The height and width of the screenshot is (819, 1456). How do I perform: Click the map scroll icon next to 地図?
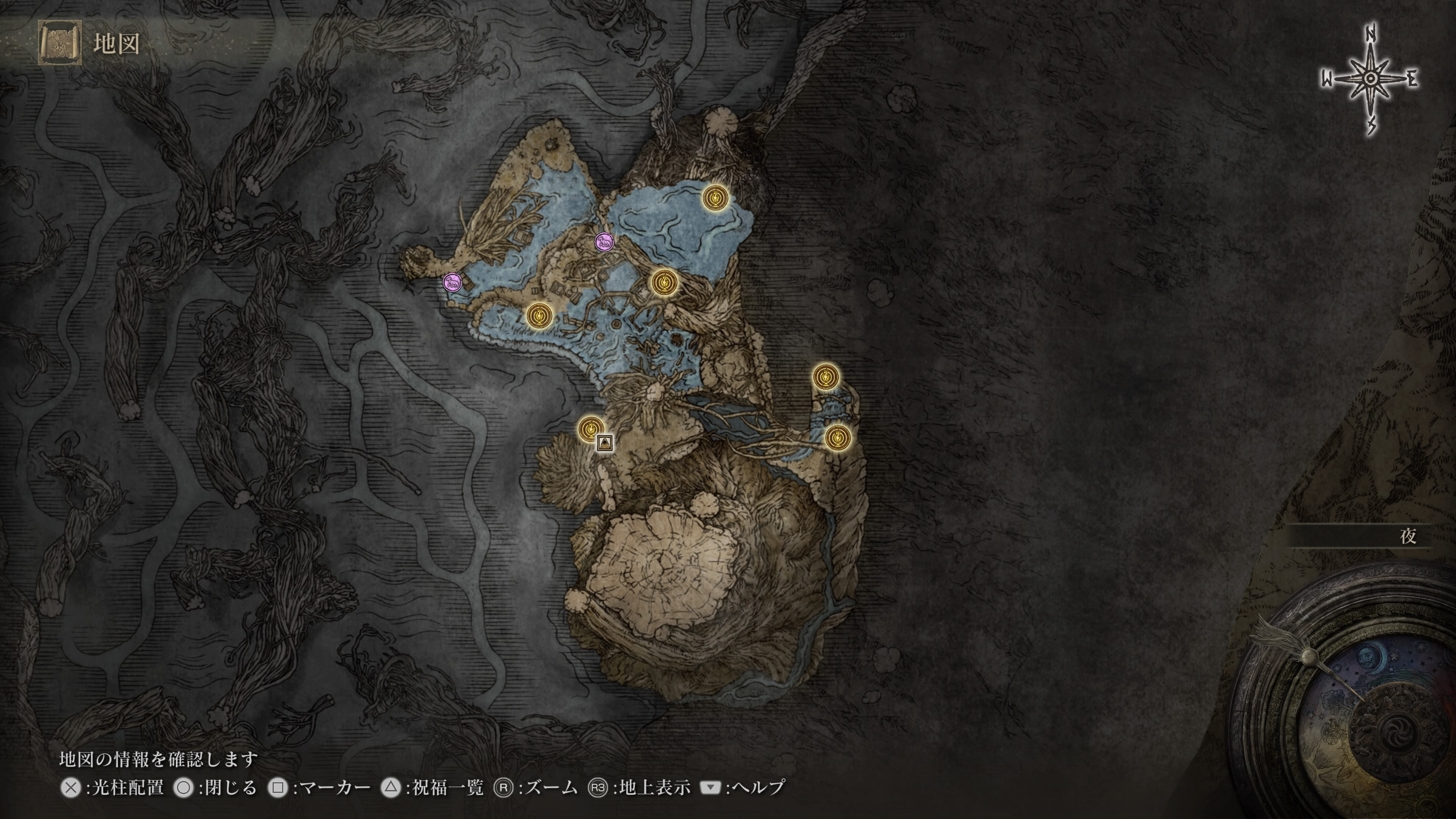(60, 43)
